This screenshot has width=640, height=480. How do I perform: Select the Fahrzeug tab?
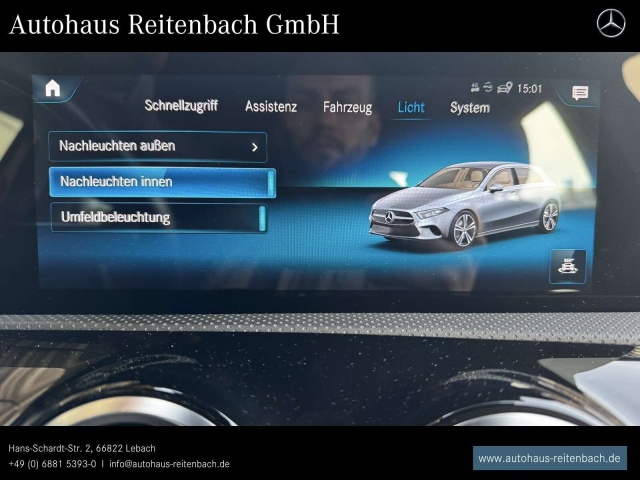click(347, 107)
